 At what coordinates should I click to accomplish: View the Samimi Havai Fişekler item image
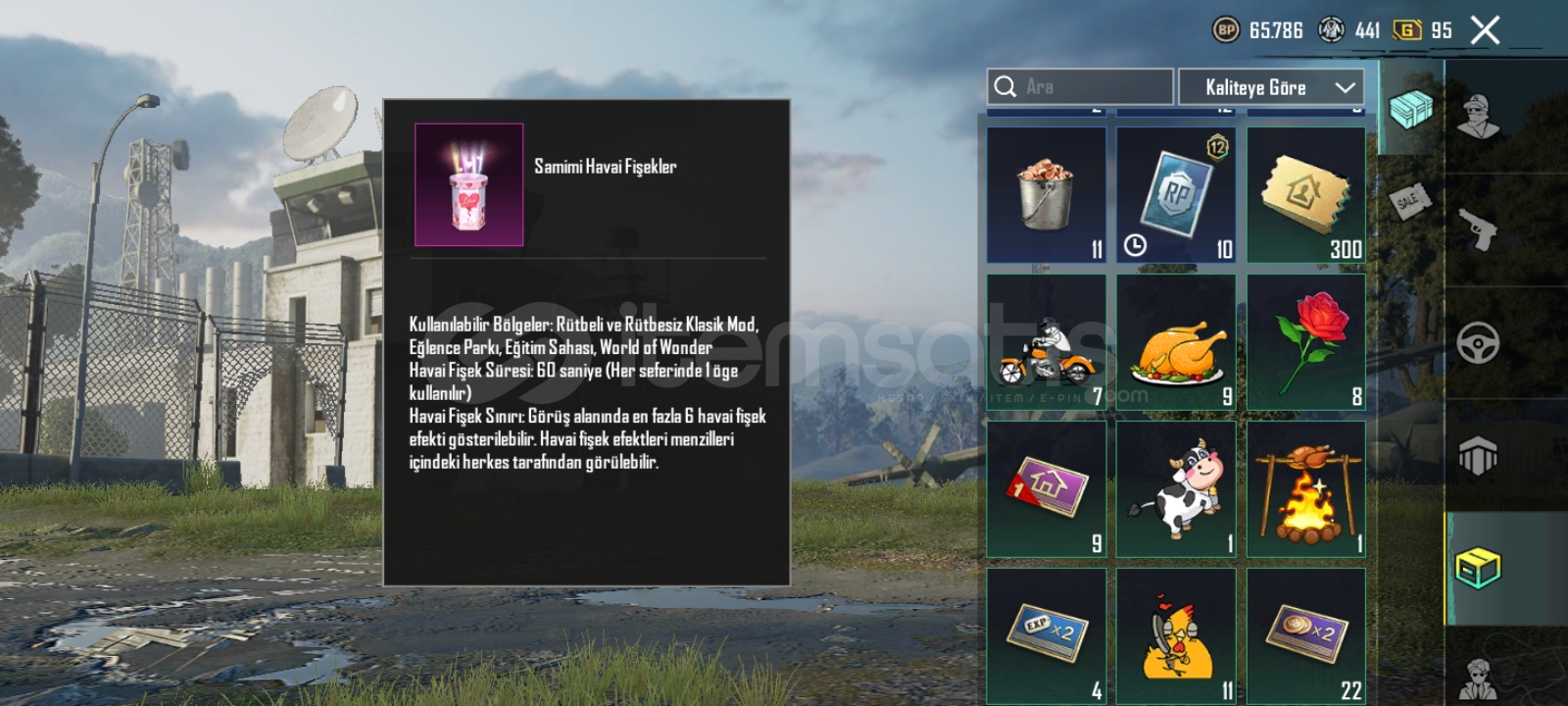(468, 183)
